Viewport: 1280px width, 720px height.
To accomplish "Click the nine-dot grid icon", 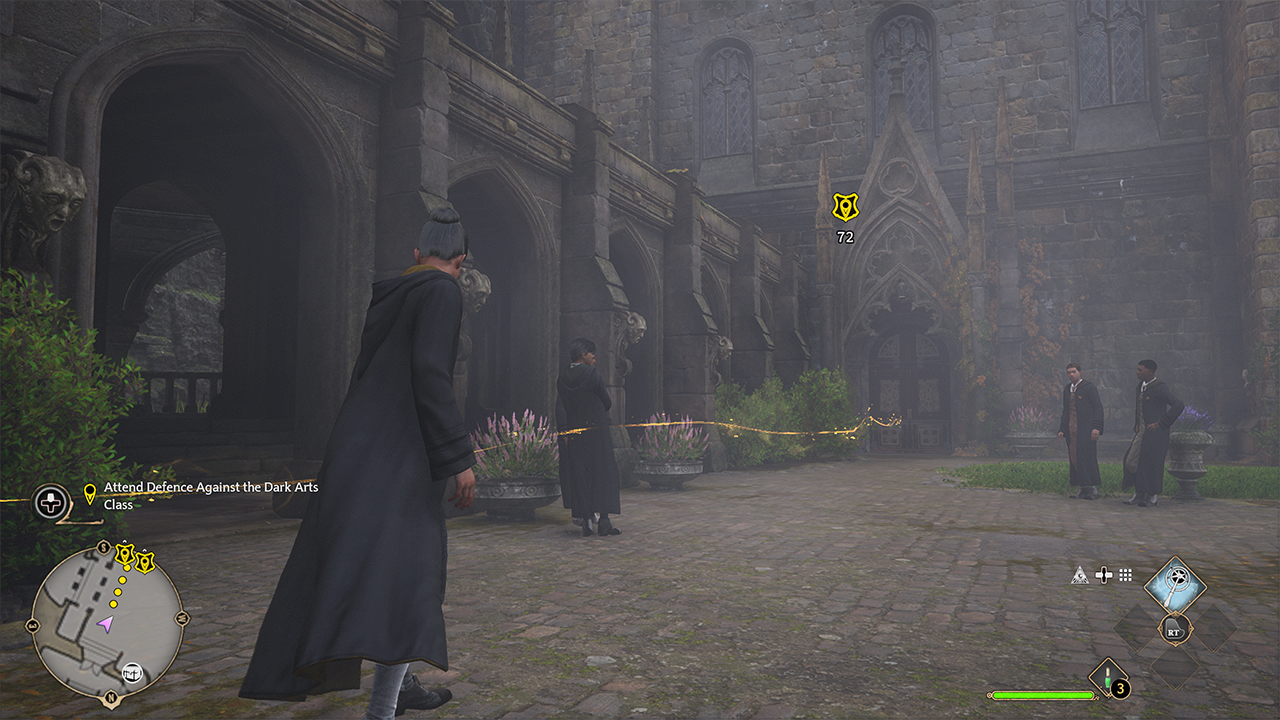I will (x=1126, y=575).
